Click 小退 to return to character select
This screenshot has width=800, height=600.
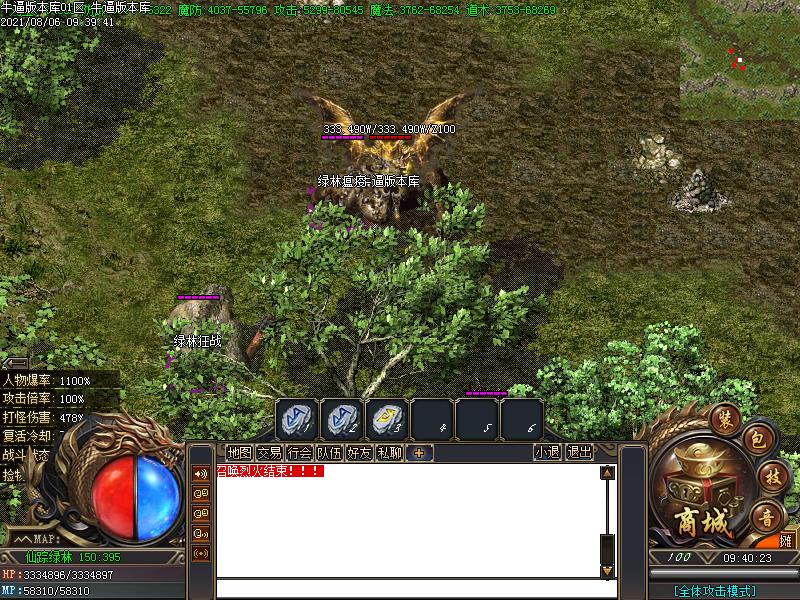[547, 452]
